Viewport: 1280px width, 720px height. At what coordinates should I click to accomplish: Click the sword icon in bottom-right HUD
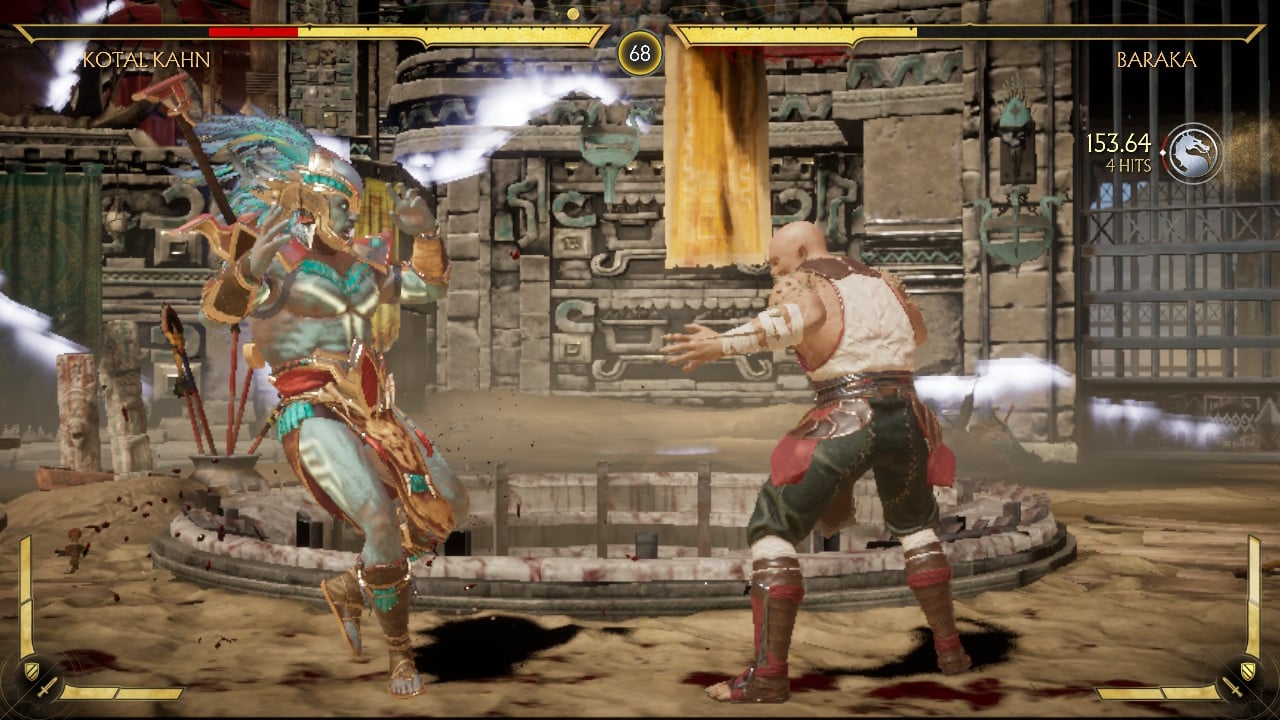(x=1232, y=688)
